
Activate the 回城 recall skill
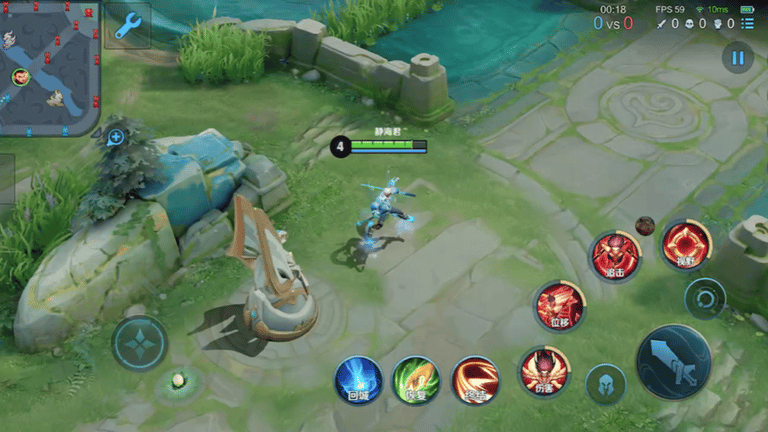tap(358, 380)
